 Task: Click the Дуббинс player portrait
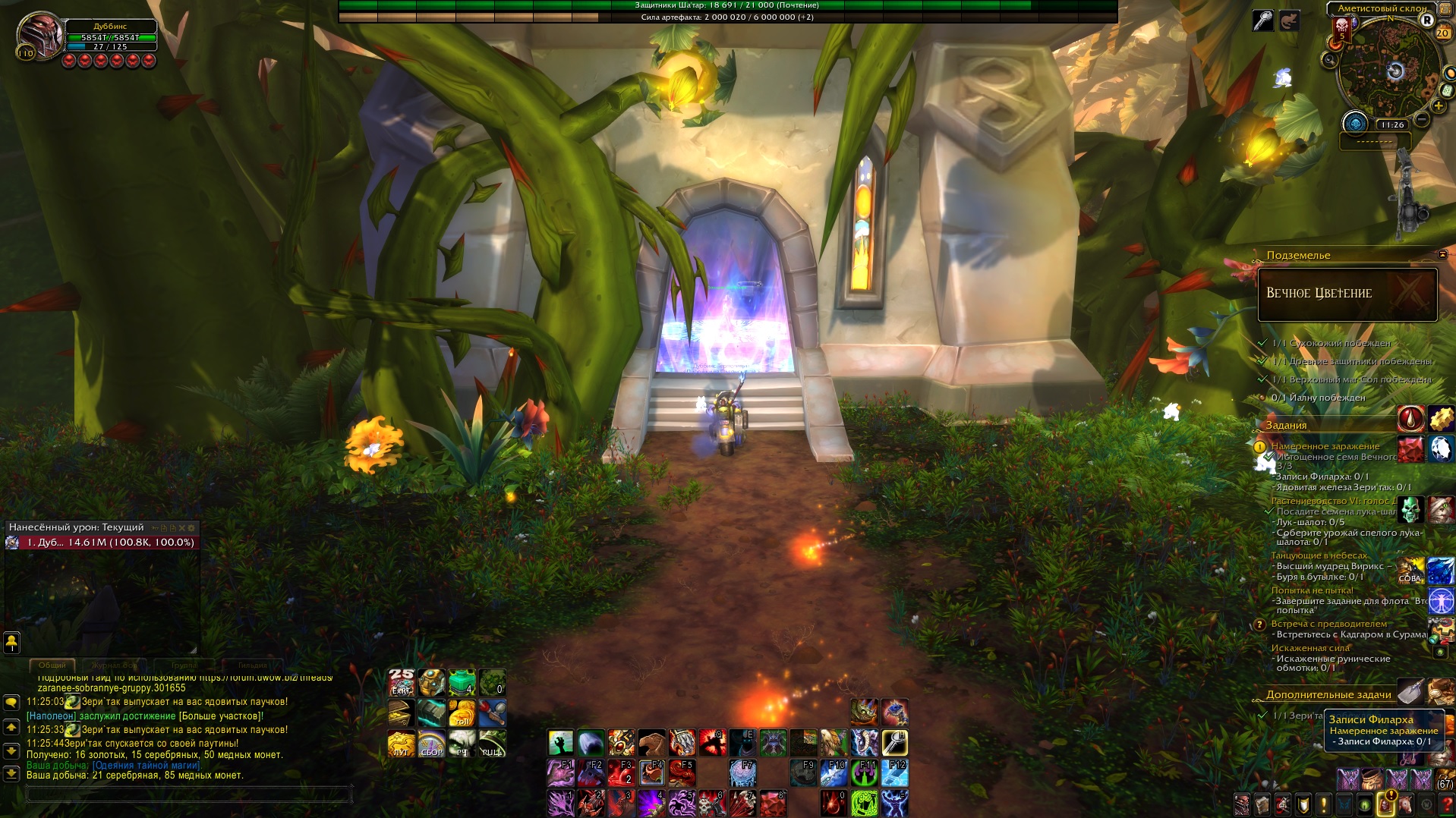[39, 35]
